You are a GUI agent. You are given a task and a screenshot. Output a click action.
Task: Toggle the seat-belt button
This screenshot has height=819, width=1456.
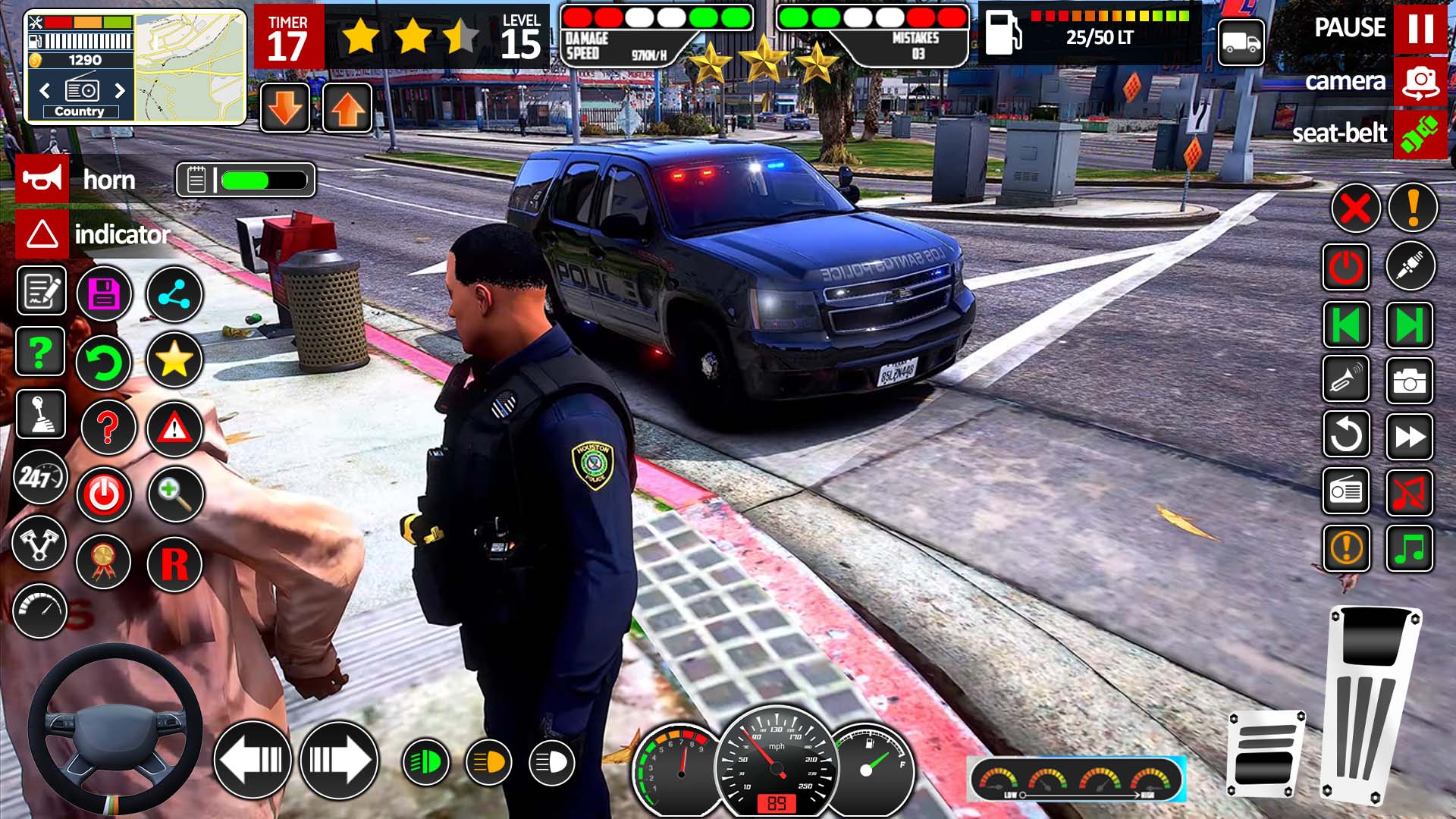(x=1420, y=134)
